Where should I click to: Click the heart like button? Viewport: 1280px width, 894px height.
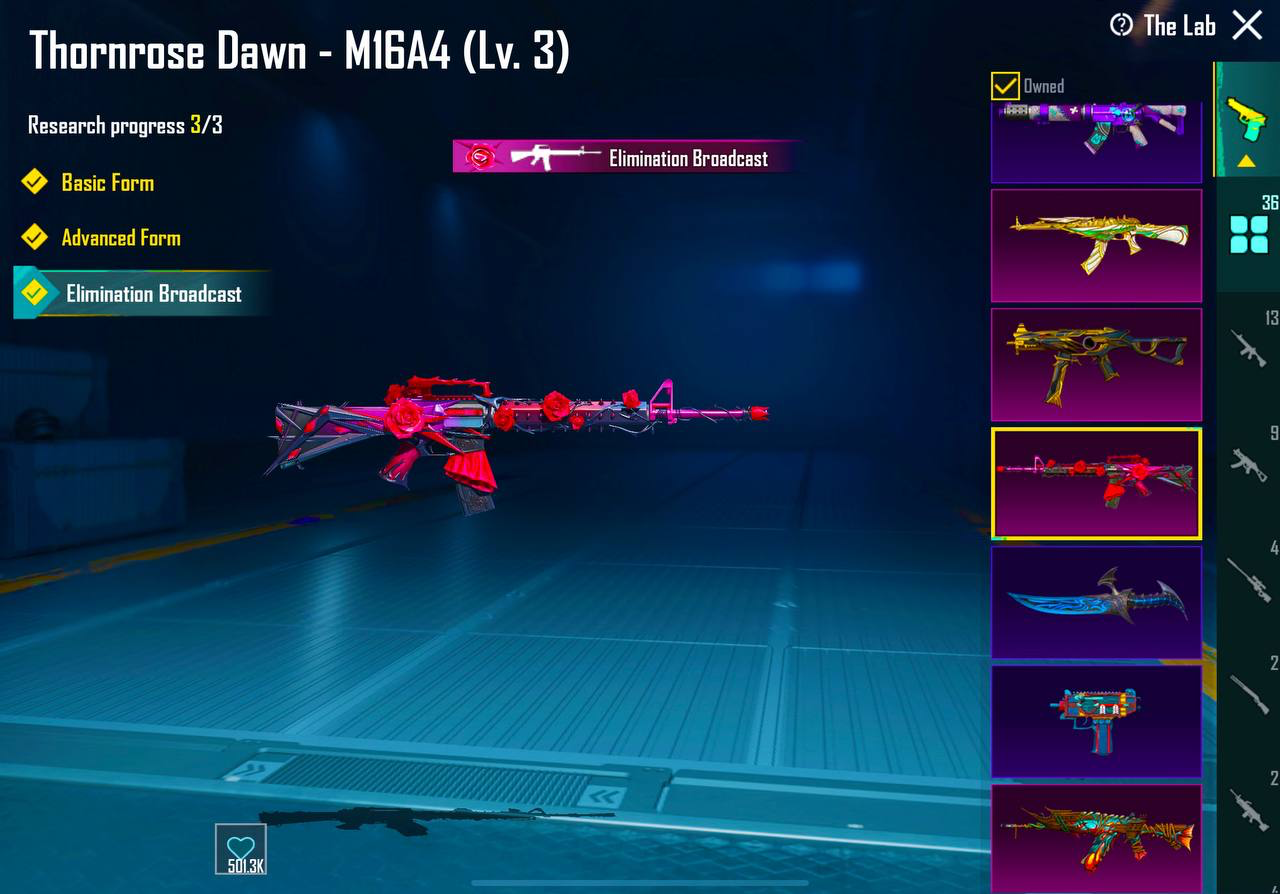[241, 849]
